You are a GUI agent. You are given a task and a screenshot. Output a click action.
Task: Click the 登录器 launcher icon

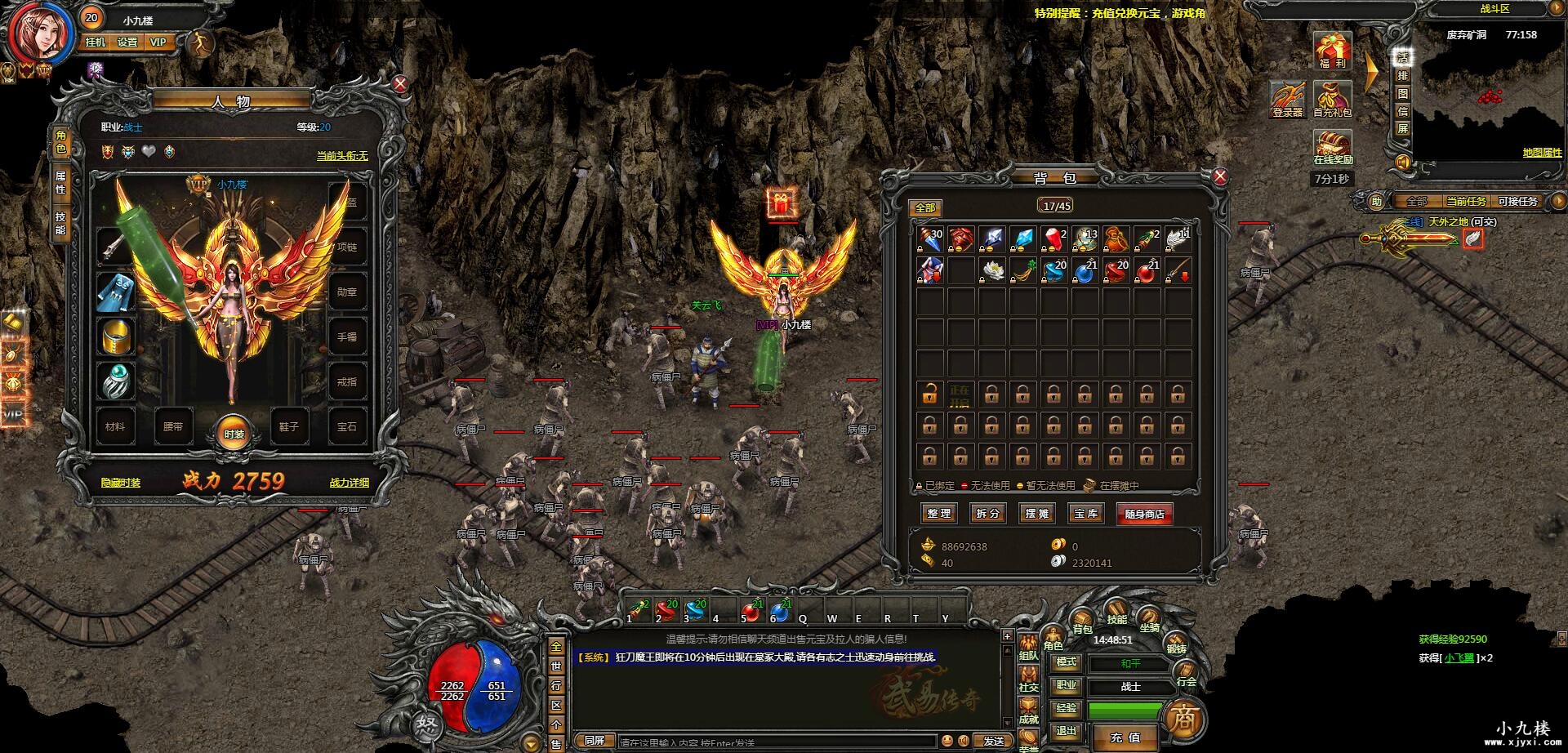pos(1287,98)
